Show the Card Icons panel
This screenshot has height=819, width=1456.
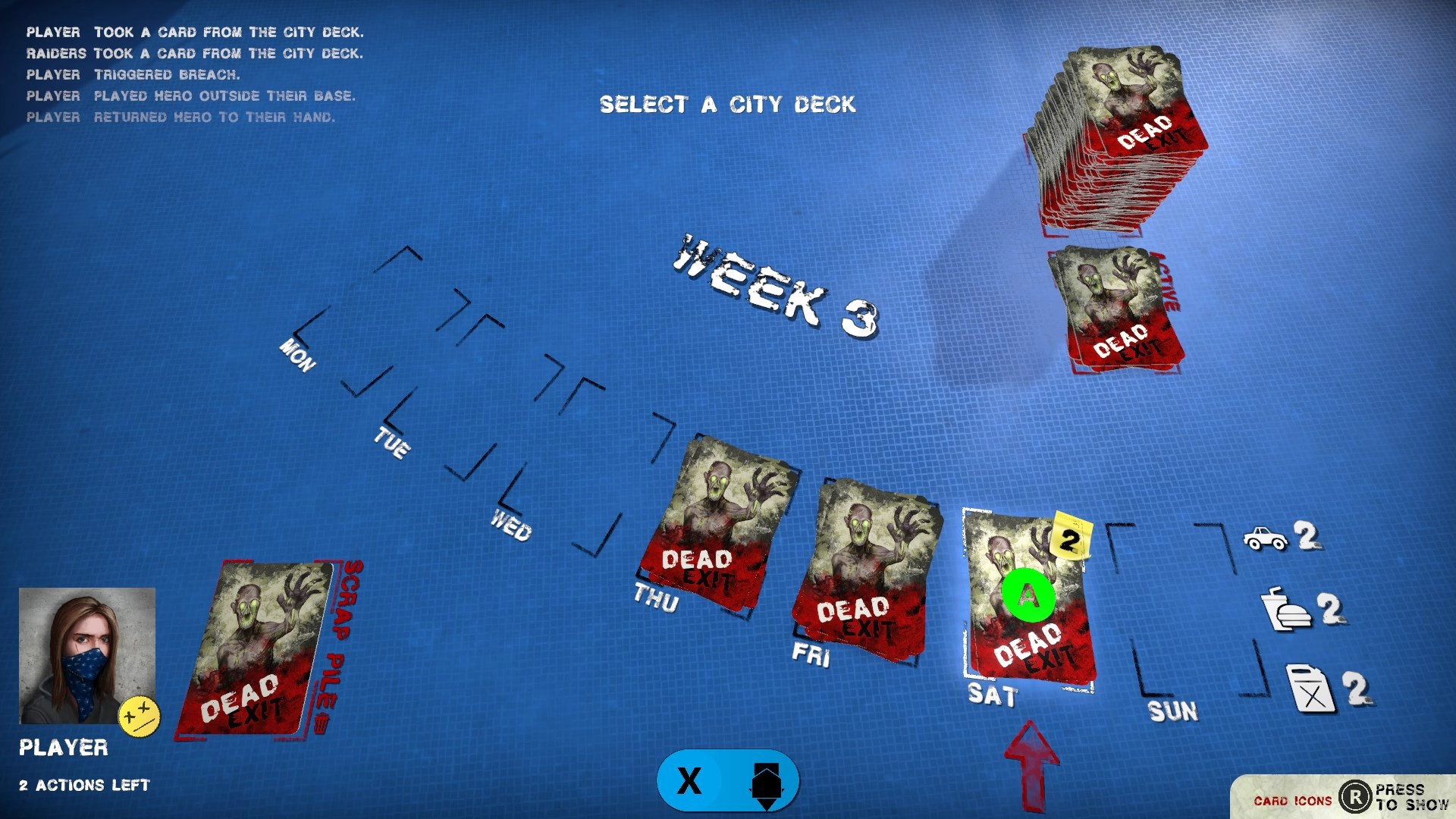point(1341,798)
